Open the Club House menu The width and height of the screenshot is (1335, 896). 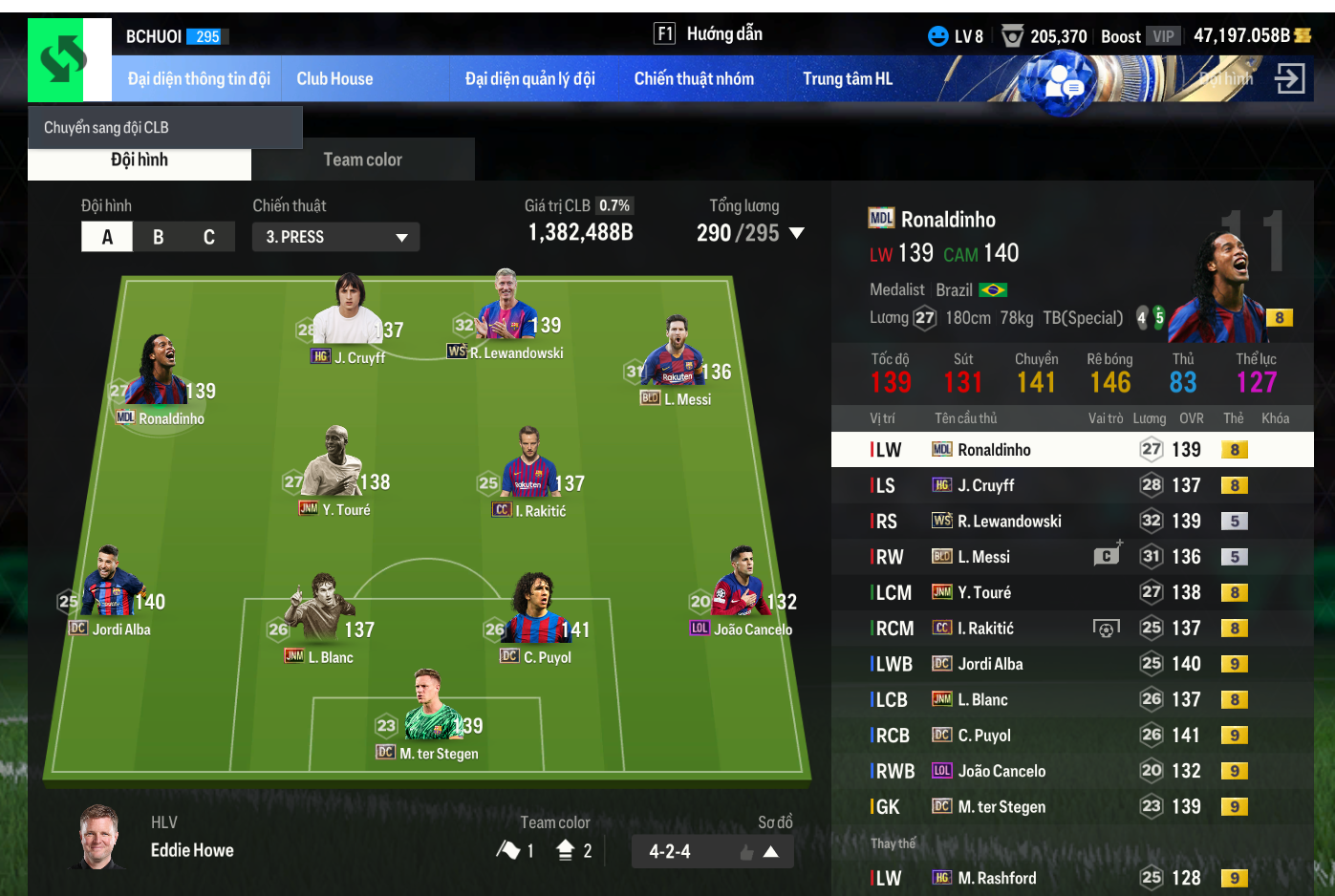click(334, 79)
